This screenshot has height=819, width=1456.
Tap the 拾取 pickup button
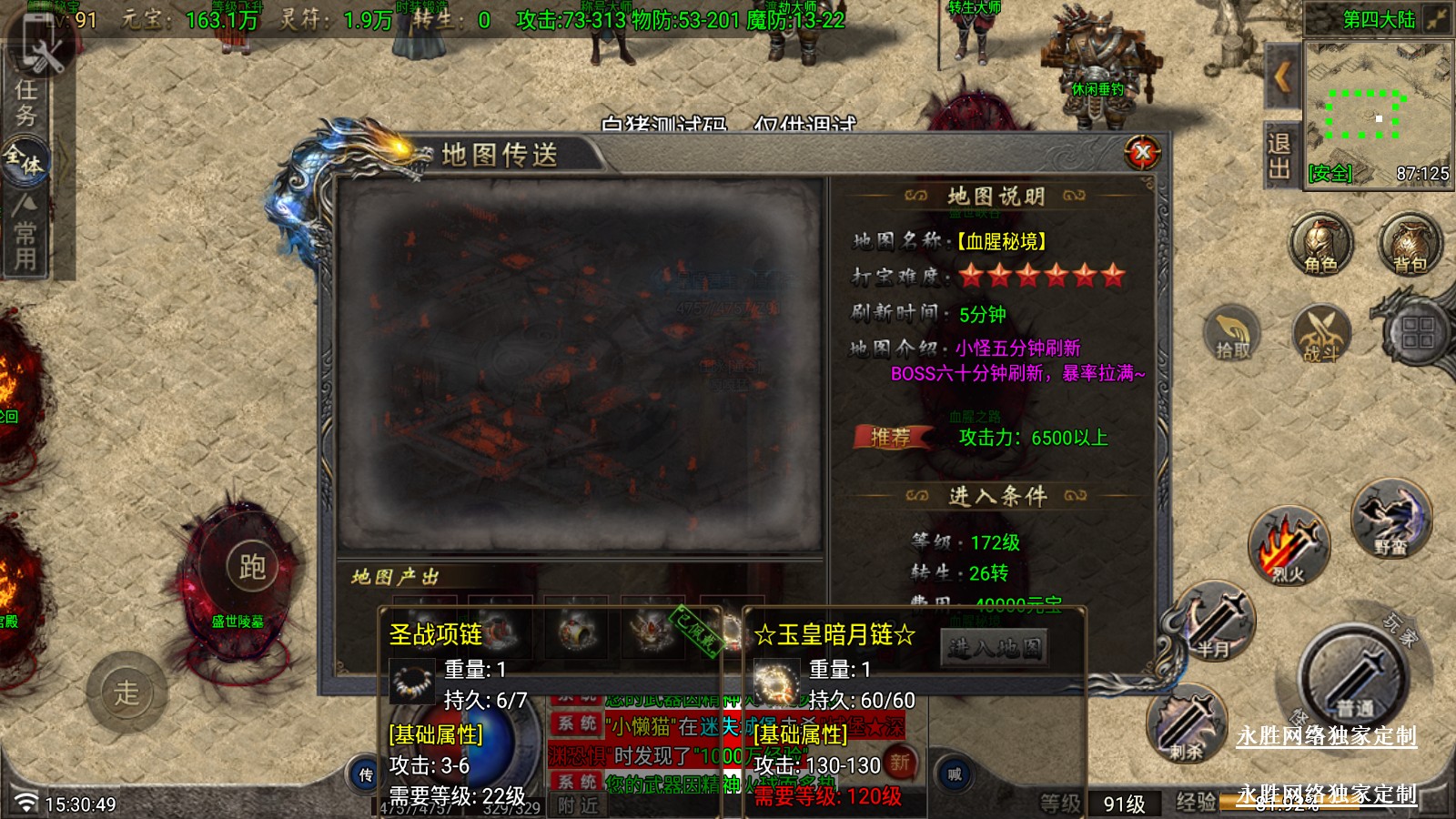click(1232, 334)
